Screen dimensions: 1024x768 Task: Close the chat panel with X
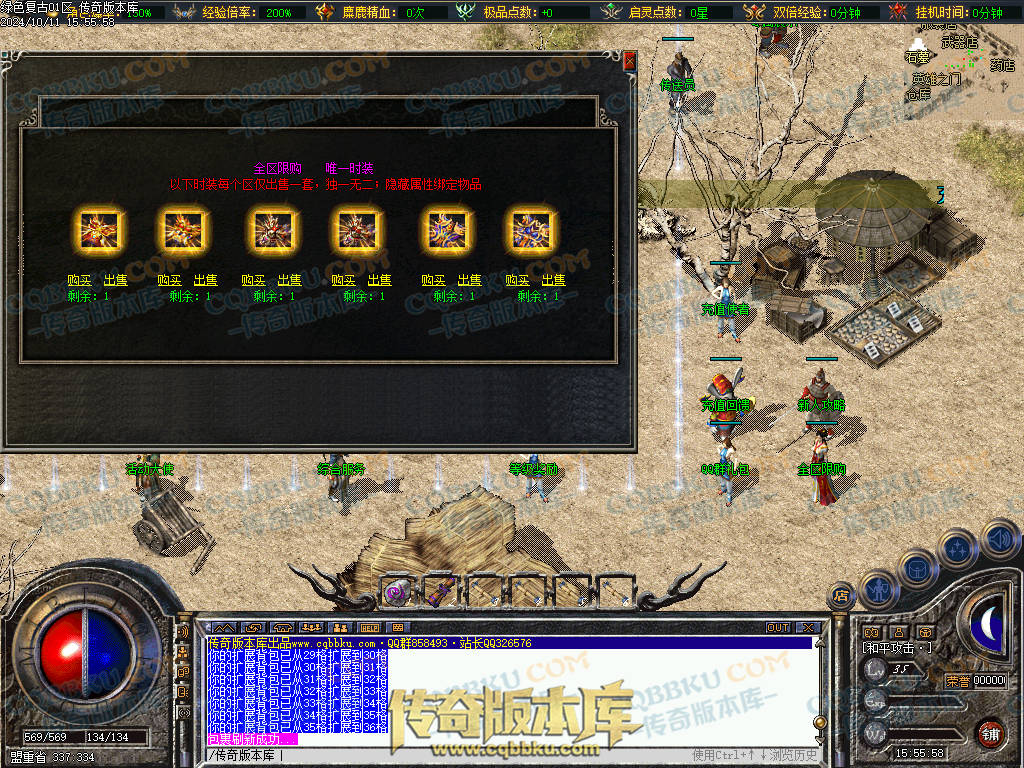point(807,628)
